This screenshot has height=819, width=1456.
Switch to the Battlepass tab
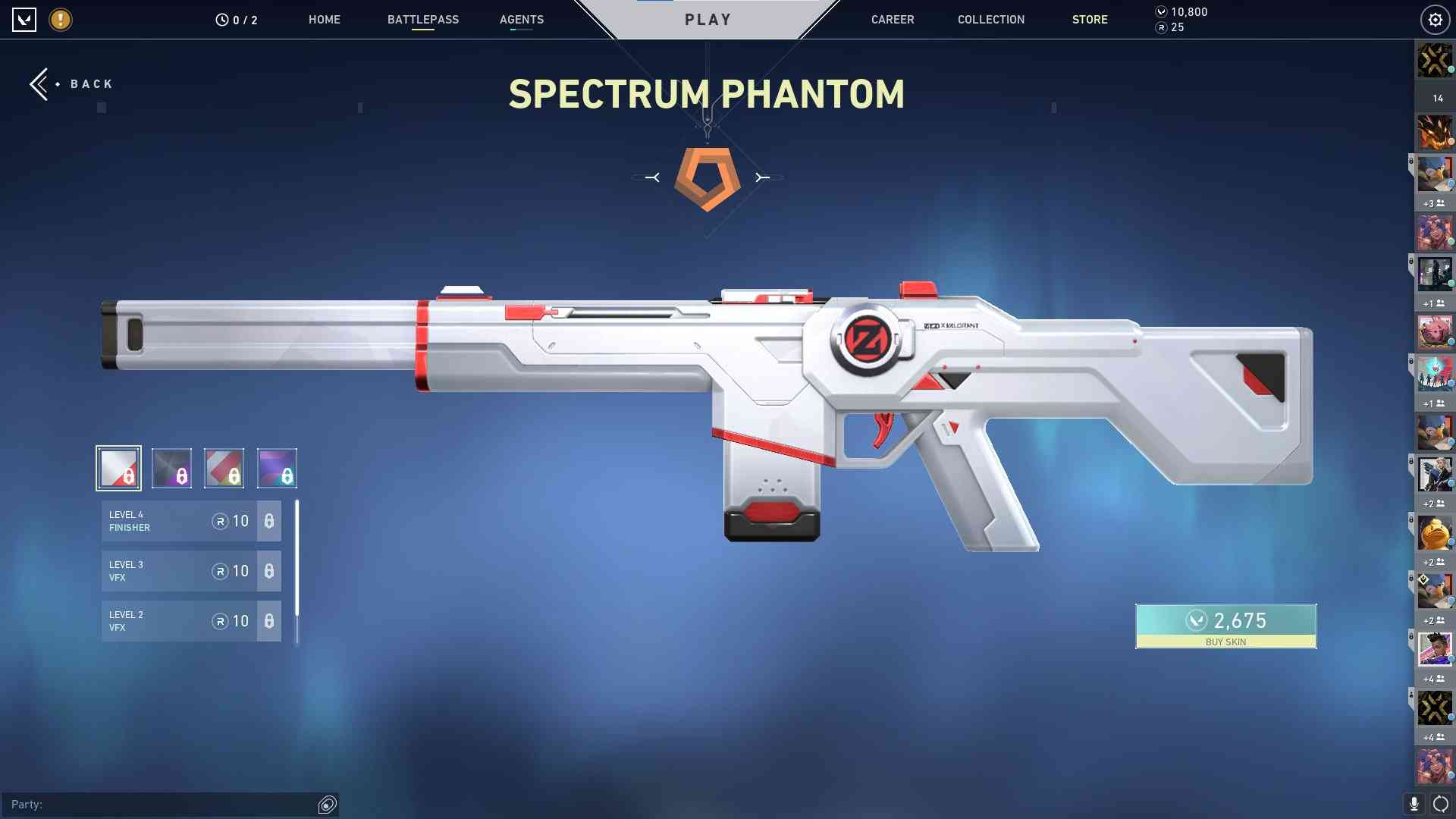pos(422,20)
